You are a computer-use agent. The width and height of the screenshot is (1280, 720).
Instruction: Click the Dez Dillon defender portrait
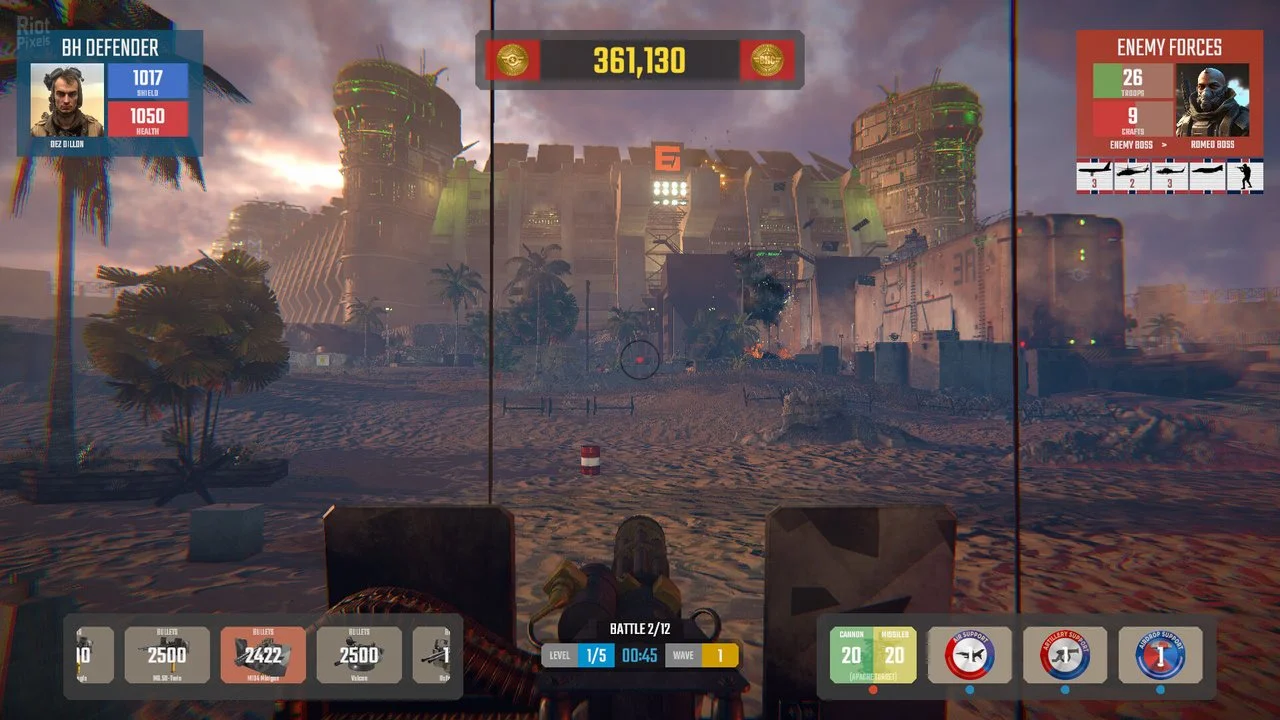67,100
